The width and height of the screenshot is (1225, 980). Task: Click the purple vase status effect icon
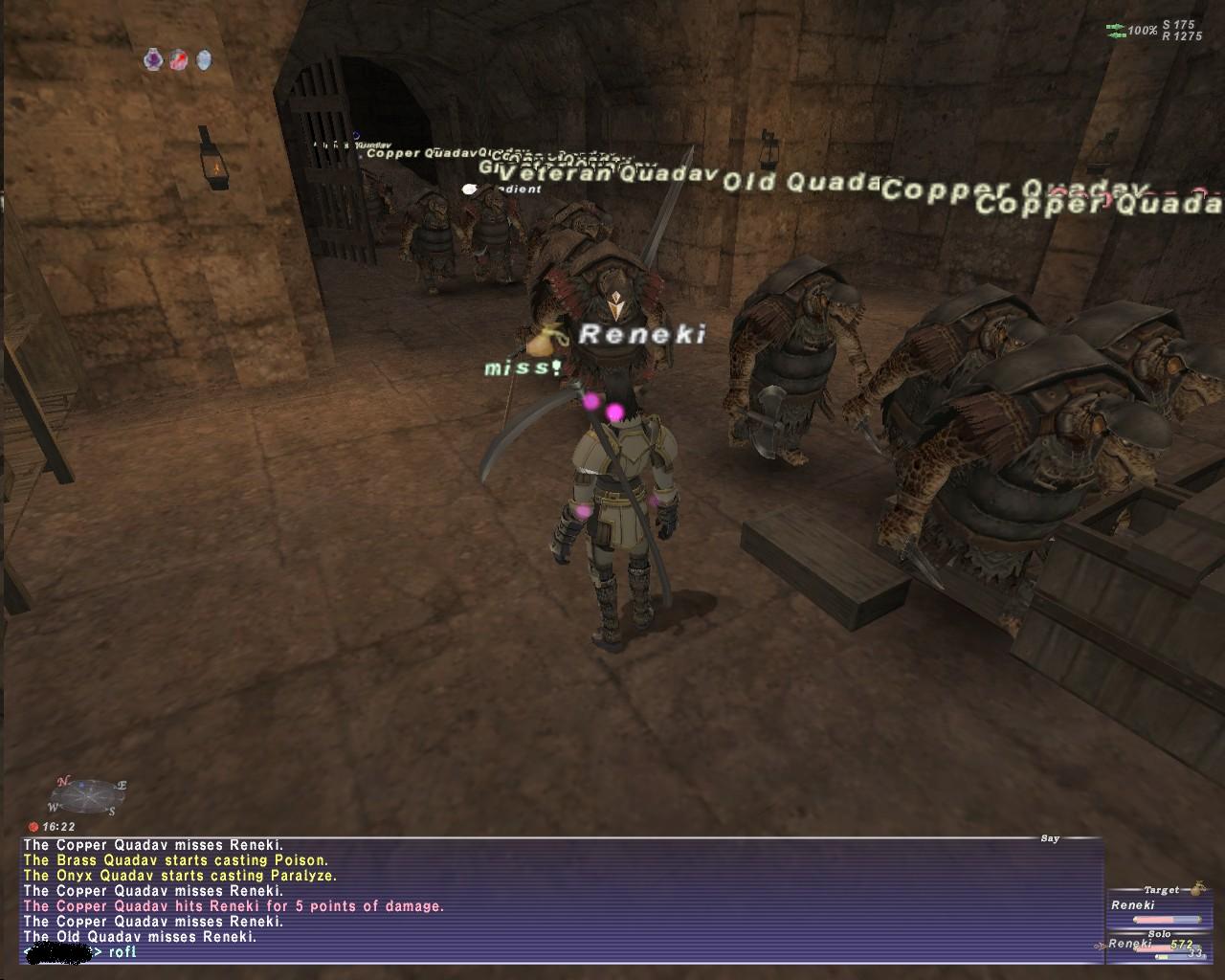(153, 60)
